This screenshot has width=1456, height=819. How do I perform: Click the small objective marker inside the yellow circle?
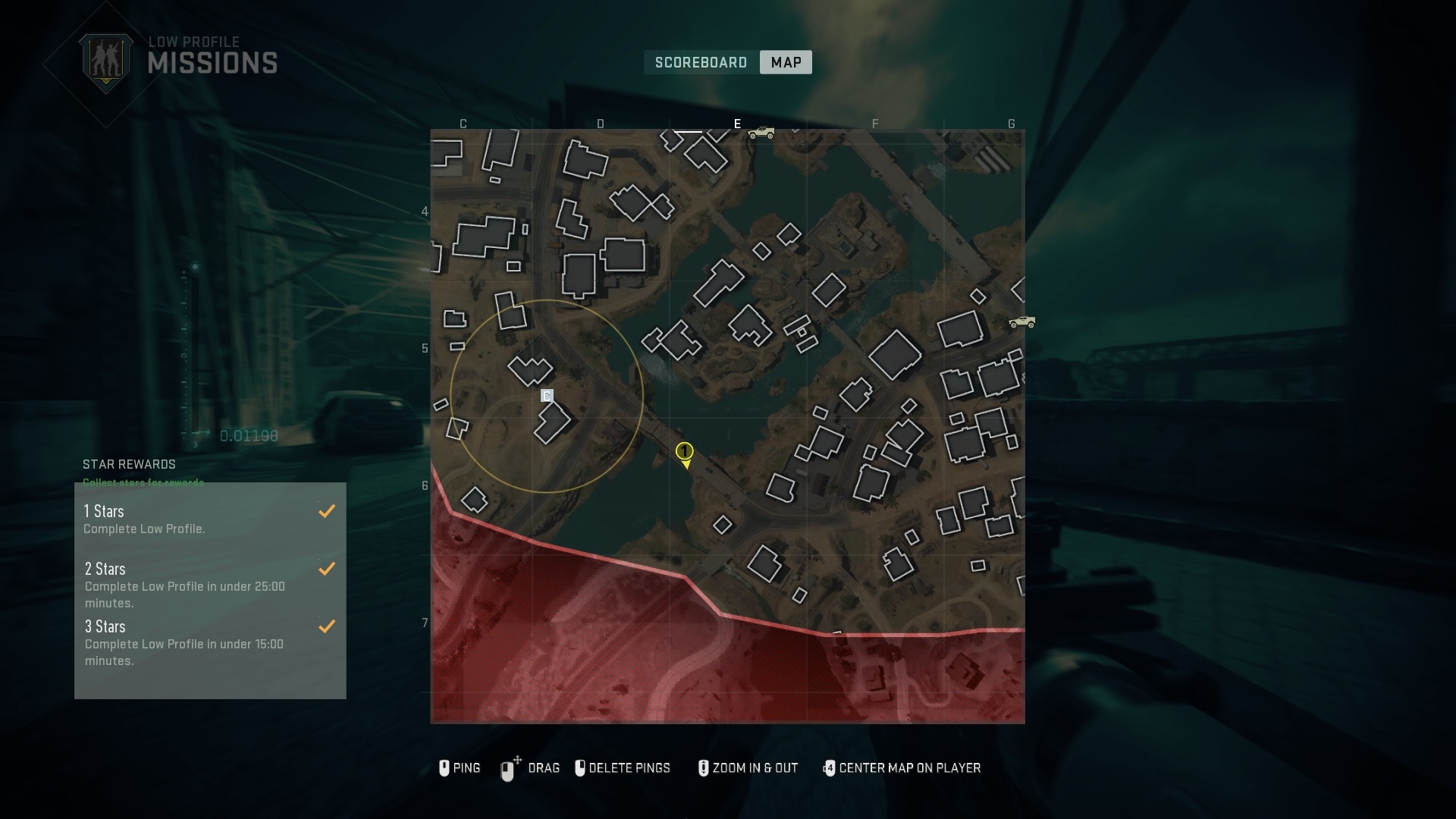coord(548,395)
